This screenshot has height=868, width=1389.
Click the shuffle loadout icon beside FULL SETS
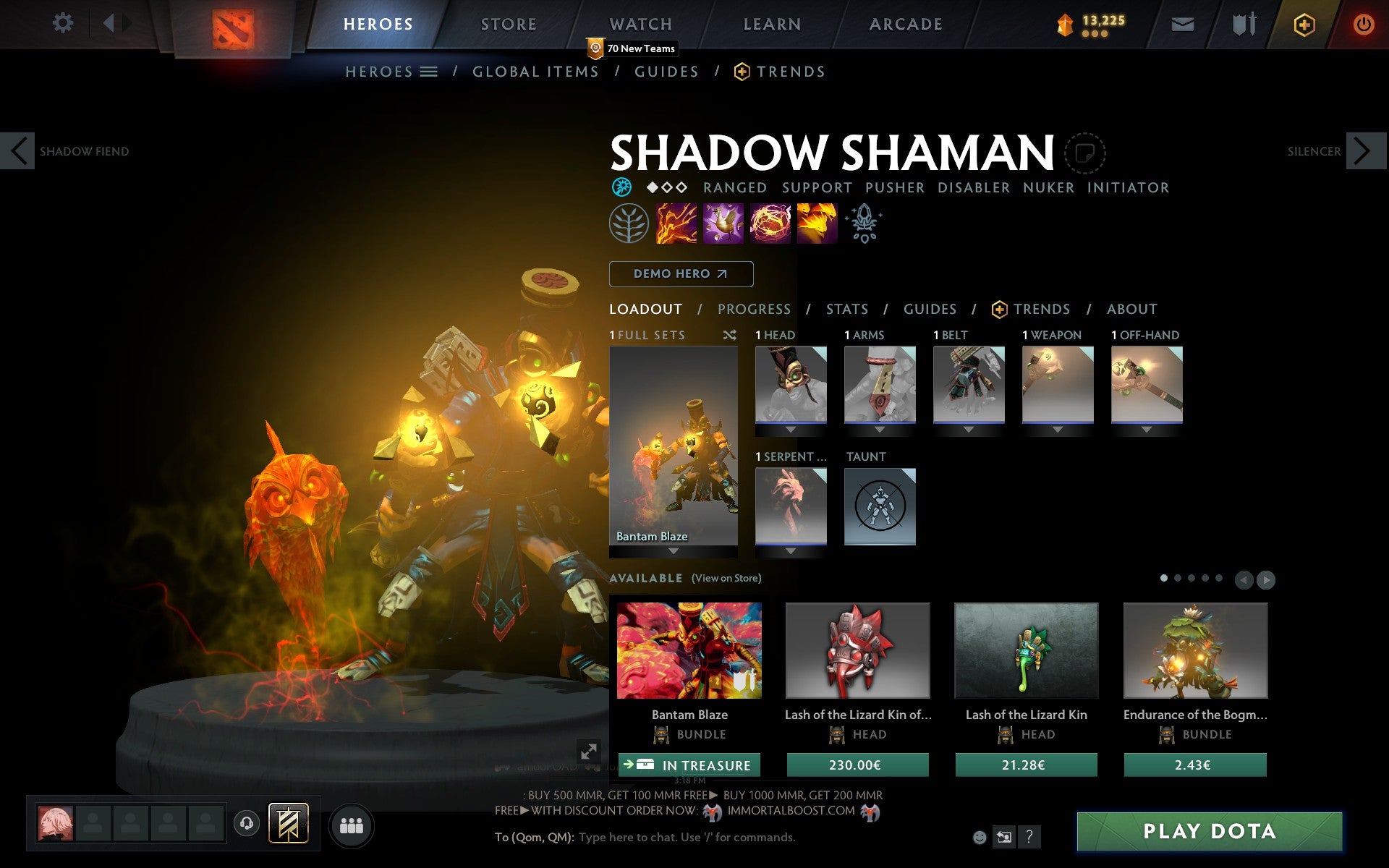point(730,335)
